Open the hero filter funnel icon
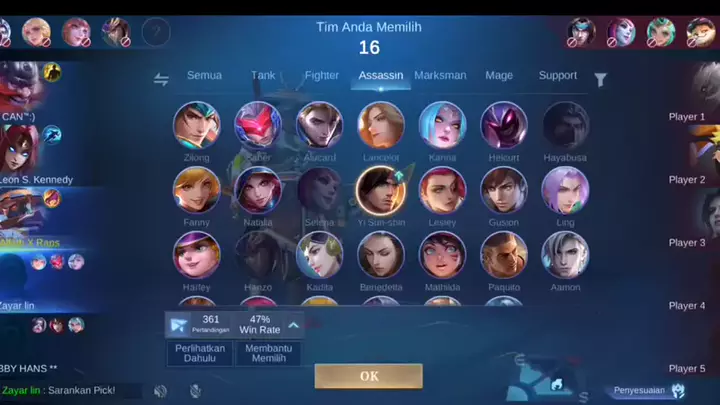The height and width of the screenshot is (405, 720). point(600,80)
